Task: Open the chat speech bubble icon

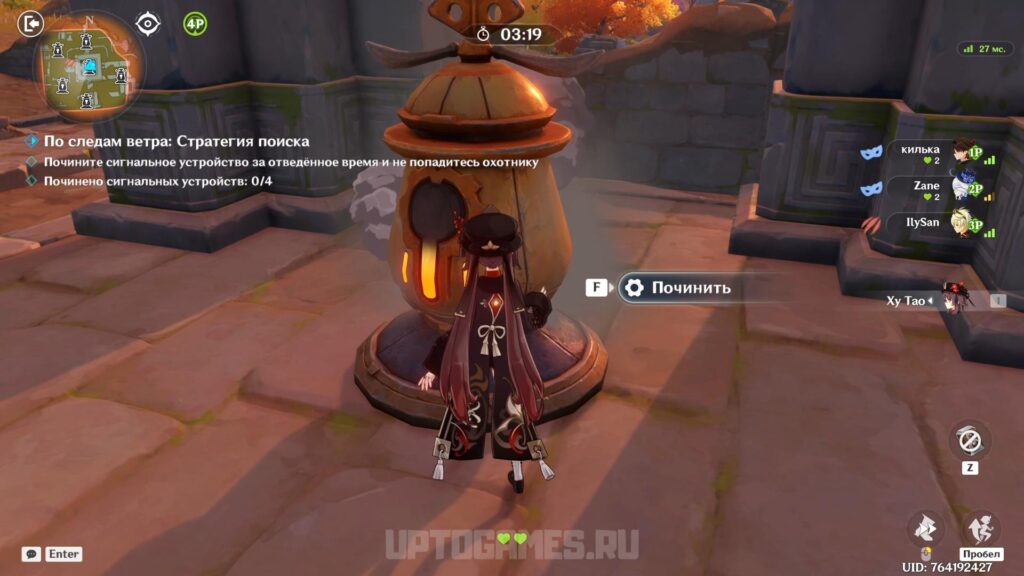Action: (32, 554)
